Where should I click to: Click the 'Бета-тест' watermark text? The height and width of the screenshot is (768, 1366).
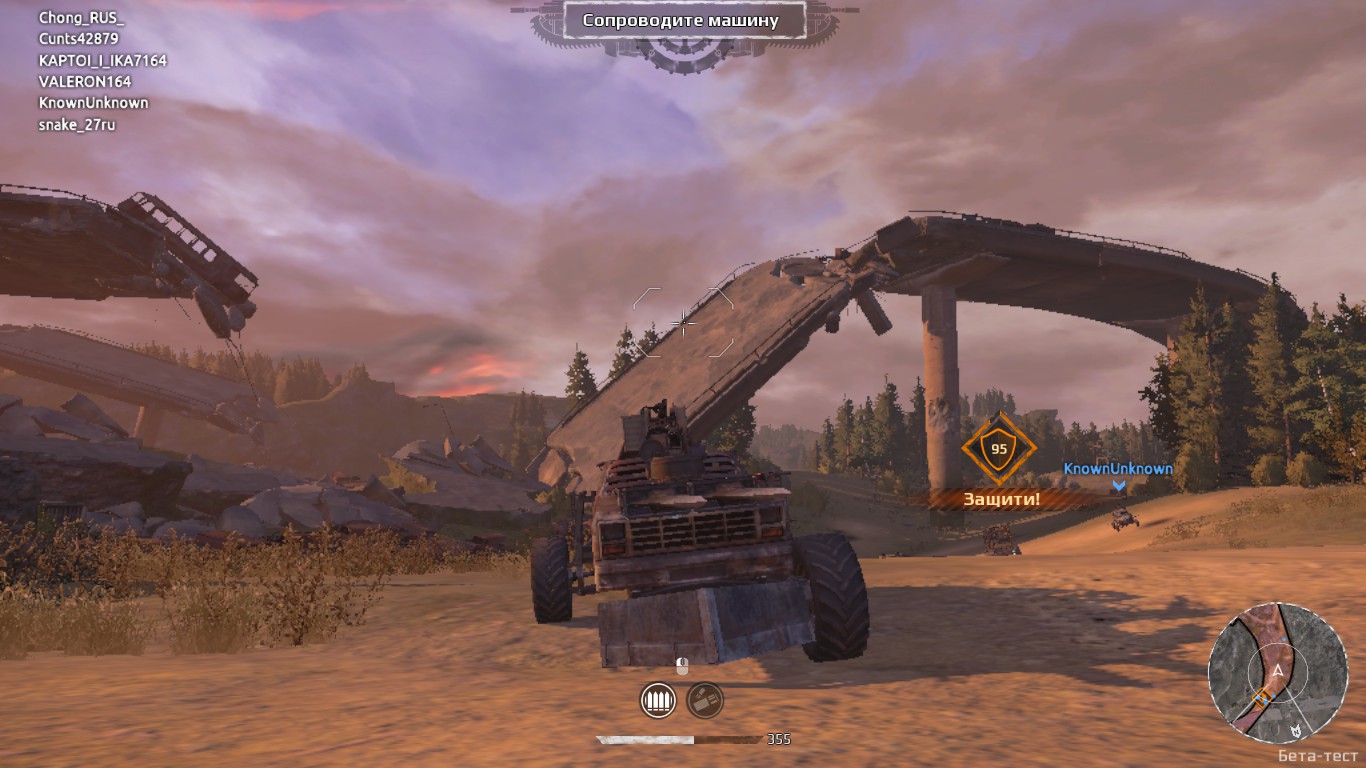click(1318, 756)
